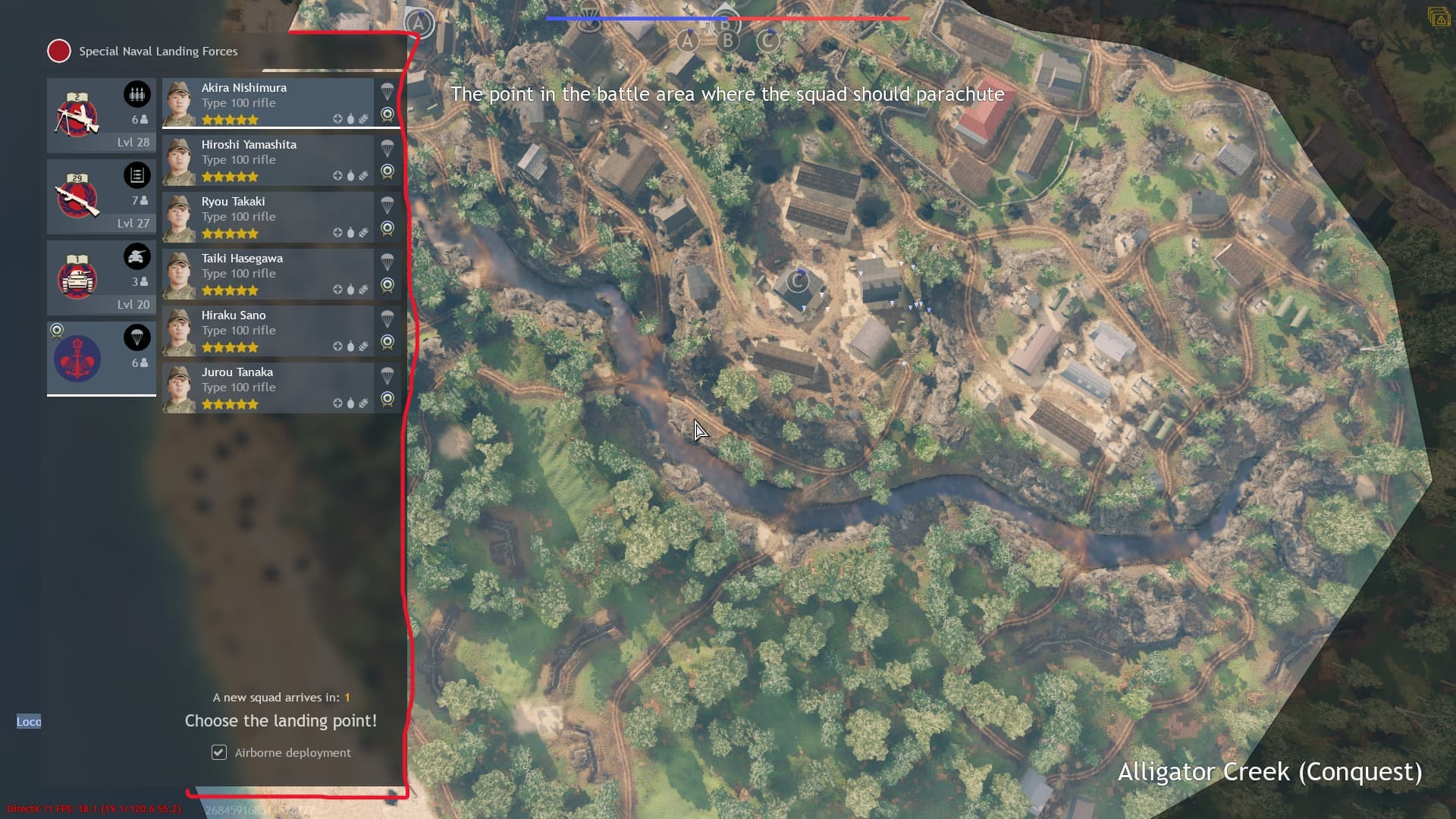Screen dimensions: 1456x819
Task: Switch to the Lvl 20 tank squad card
Action: (x=101, y=278)
